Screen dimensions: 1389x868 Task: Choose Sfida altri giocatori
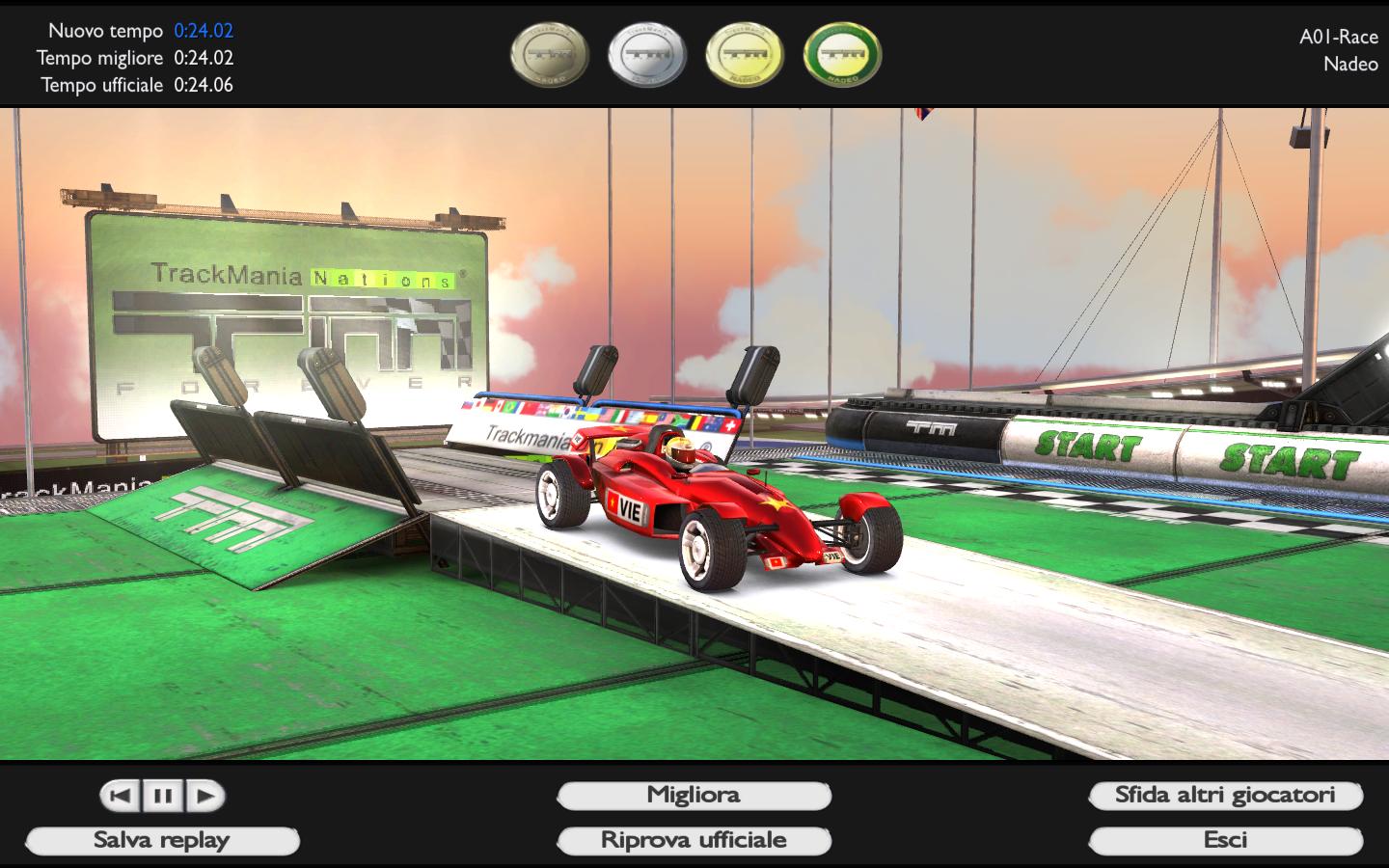[x=1225, y=796]
